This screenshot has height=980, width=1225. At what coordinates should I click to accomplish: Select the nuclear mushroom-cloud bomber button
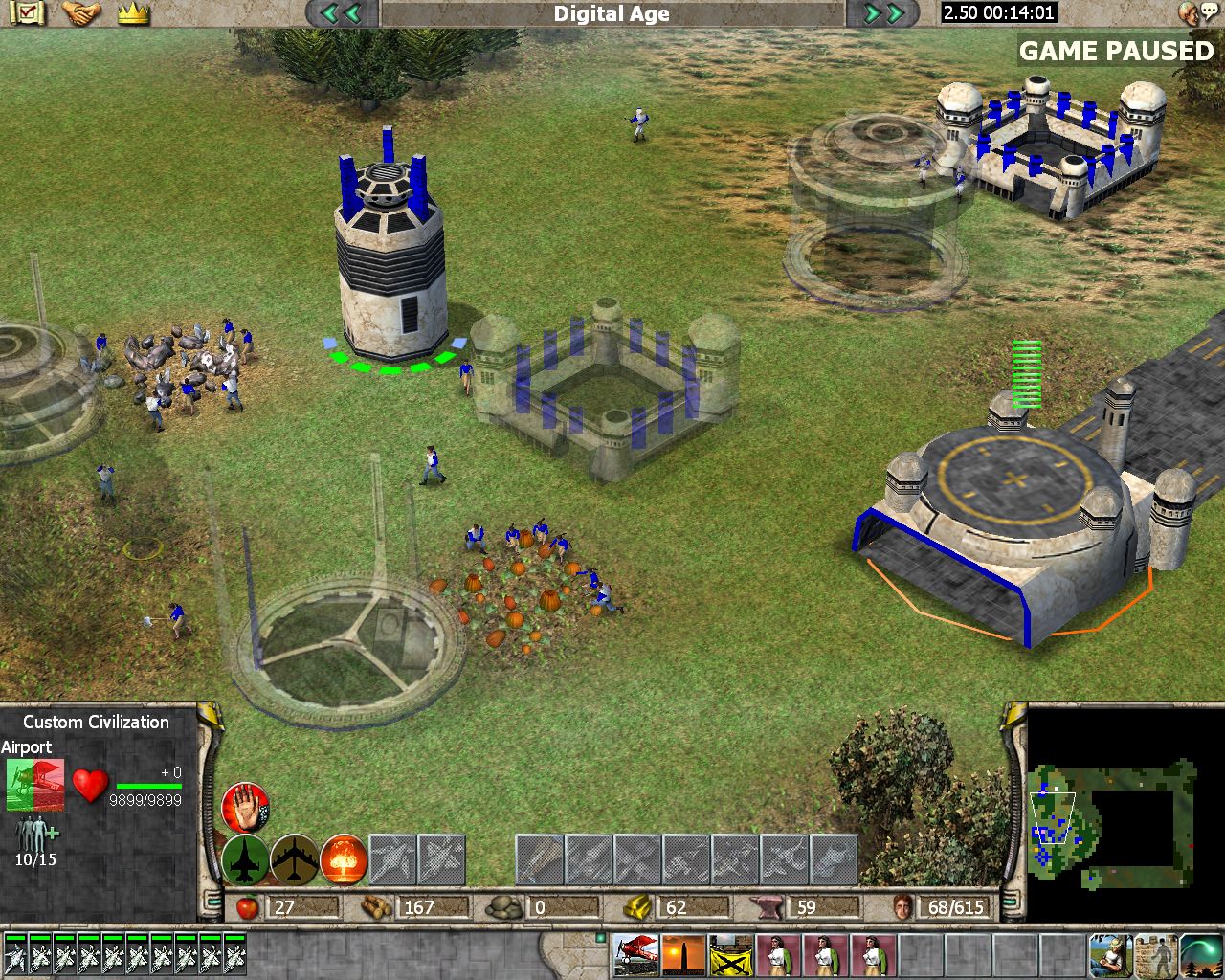click(344, 859)
